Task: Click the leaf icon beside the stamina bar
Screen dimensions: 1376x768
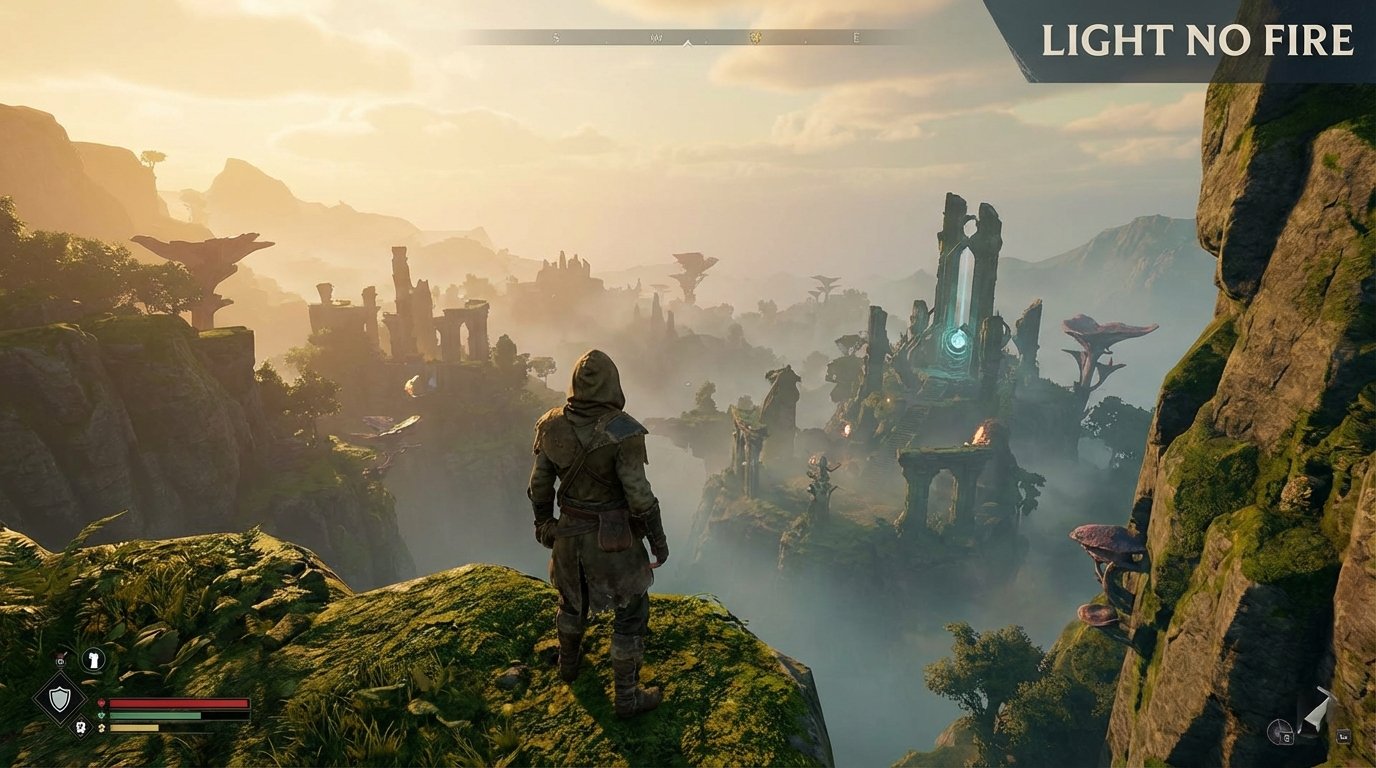Action: click(x=101, y=716)
